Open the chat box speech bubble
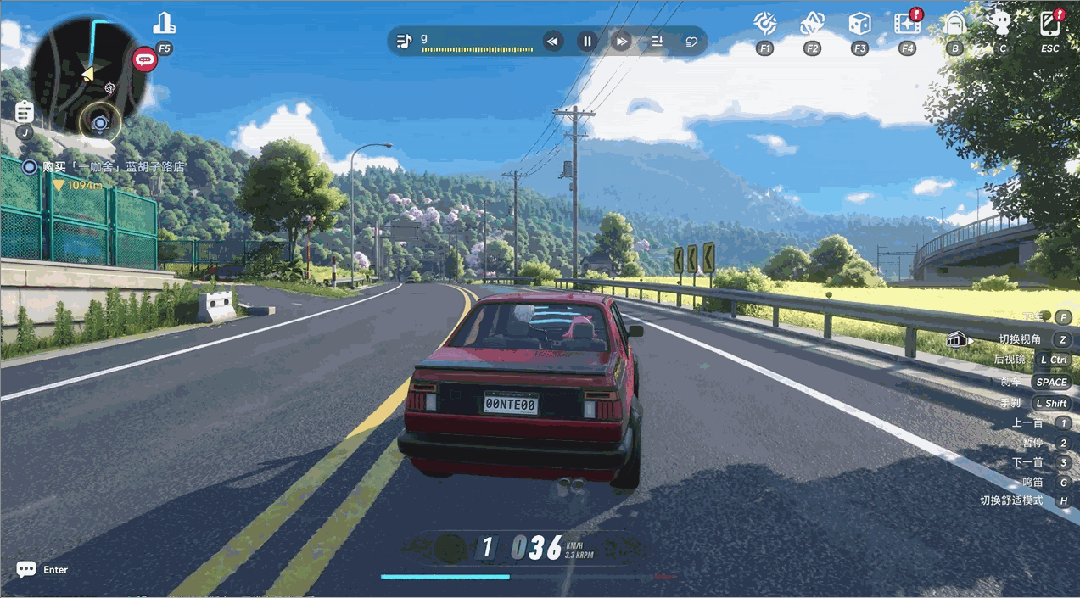The height and width of the screenshot is (598, 1080). [x=26, y=570]
